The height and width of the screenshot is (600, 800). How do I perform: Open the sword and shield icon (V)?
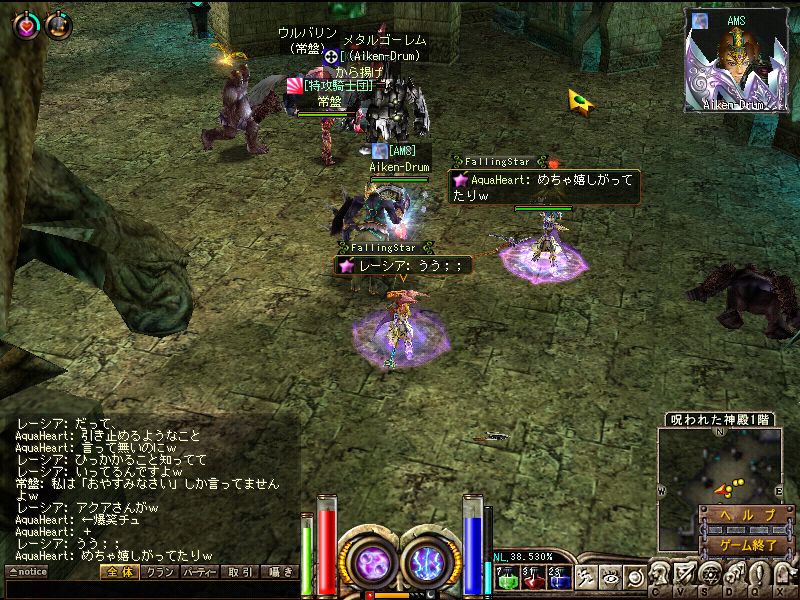pos(685,574)
